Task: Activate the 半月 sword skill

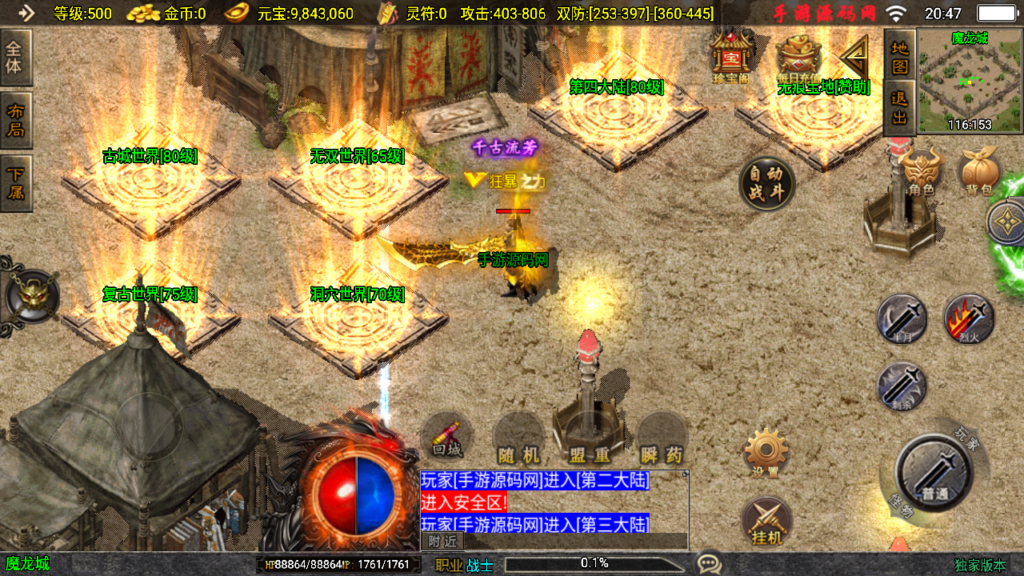Action: tap(901, 318)
